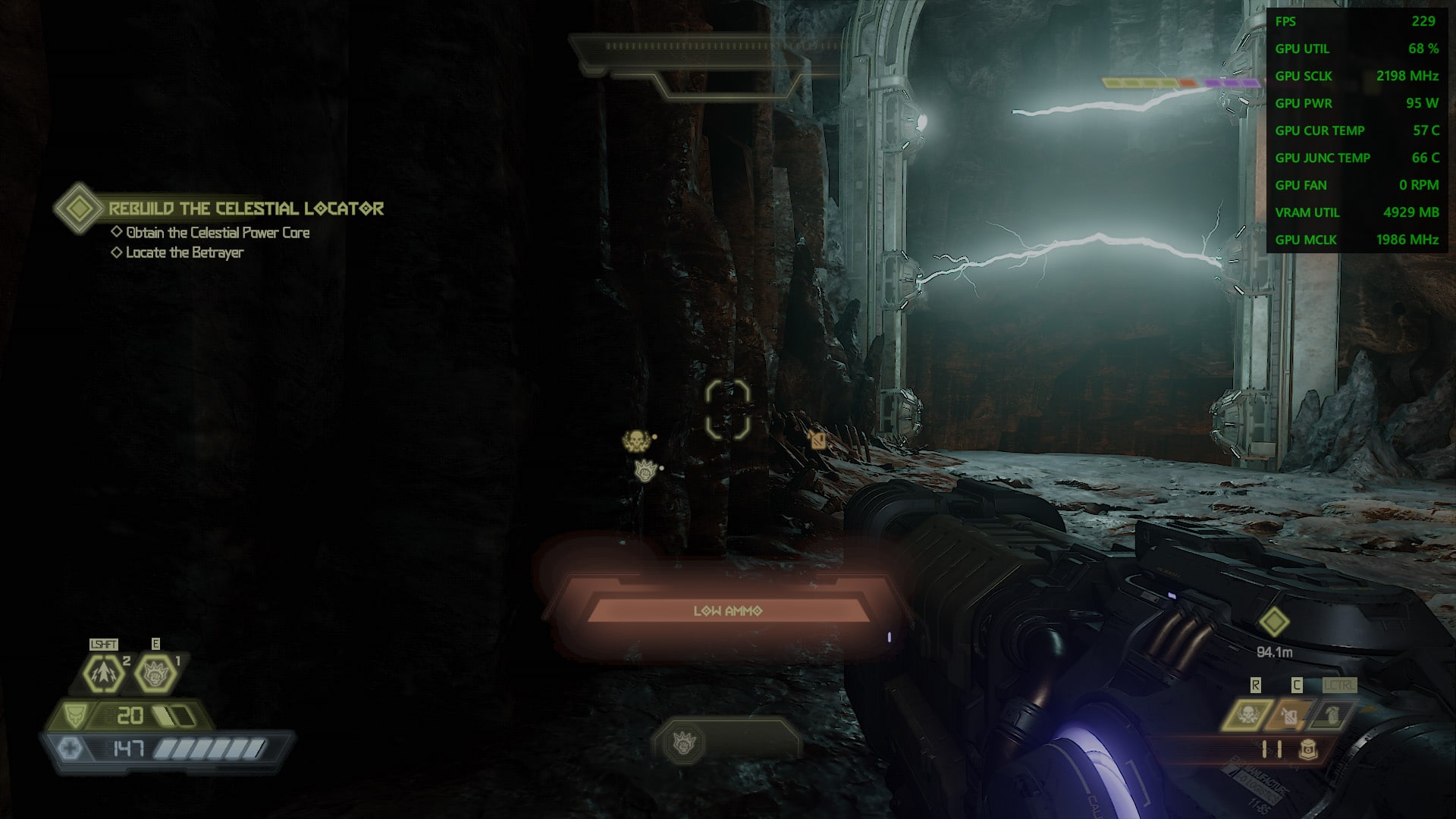This screenshot has width=1456, height=819.
Task: Select the Rebuild the Celestial Locator objective
Action: pos(246,209)
